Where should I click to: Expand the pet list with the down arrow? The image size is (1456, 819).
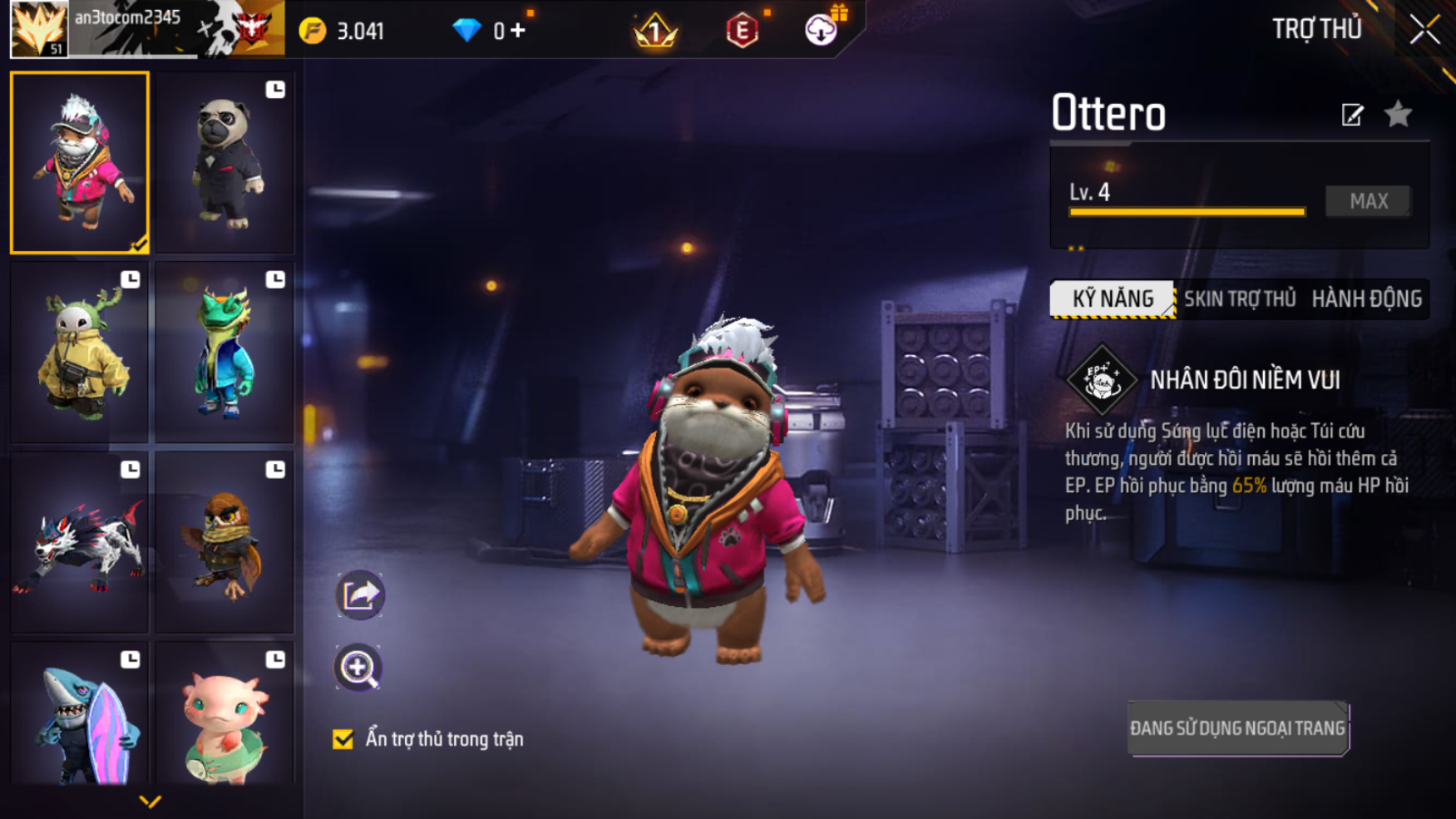[x=150, y=802]
